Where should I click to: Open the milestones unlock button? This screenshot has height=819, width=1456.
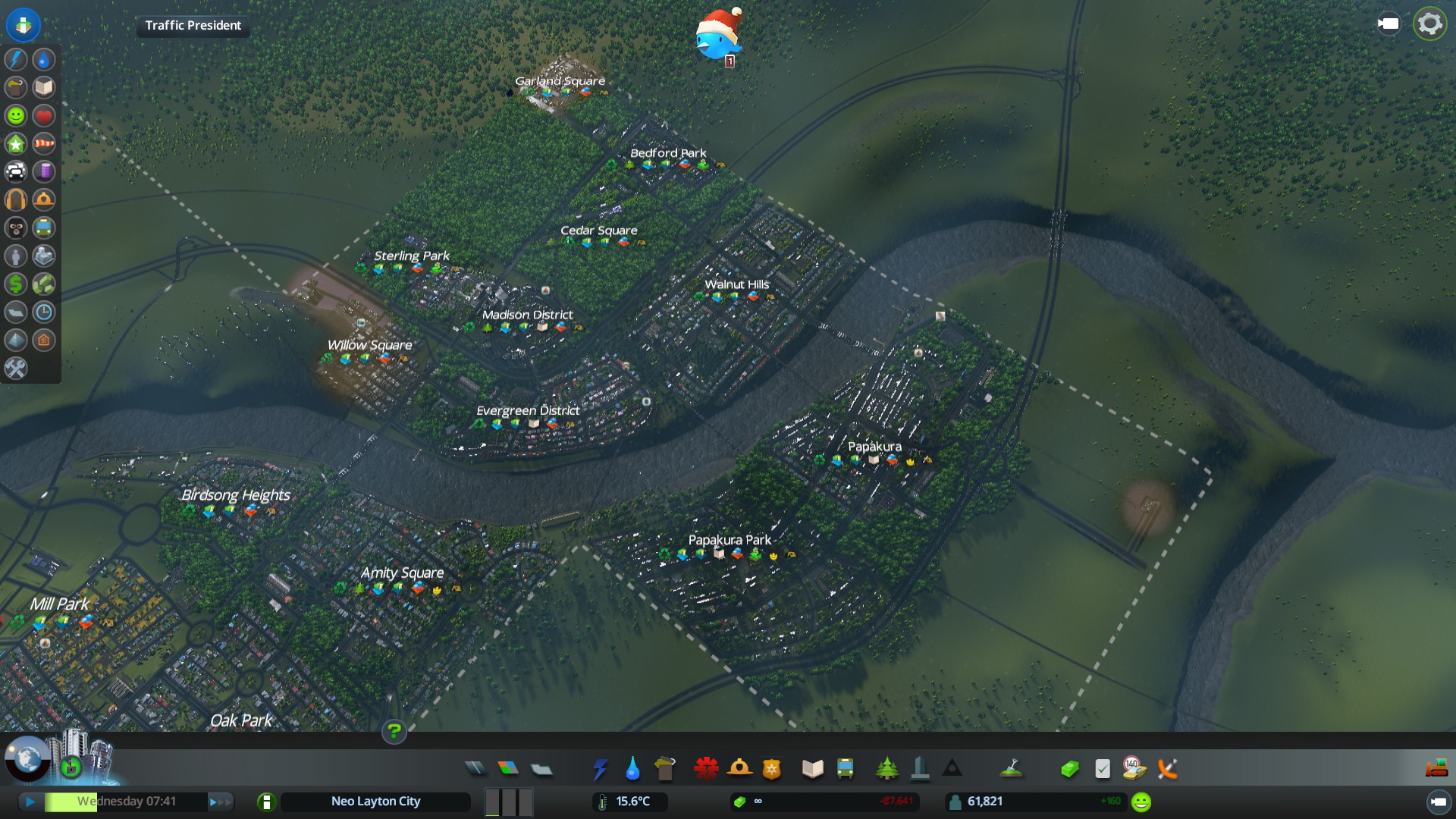pos(71,767)
